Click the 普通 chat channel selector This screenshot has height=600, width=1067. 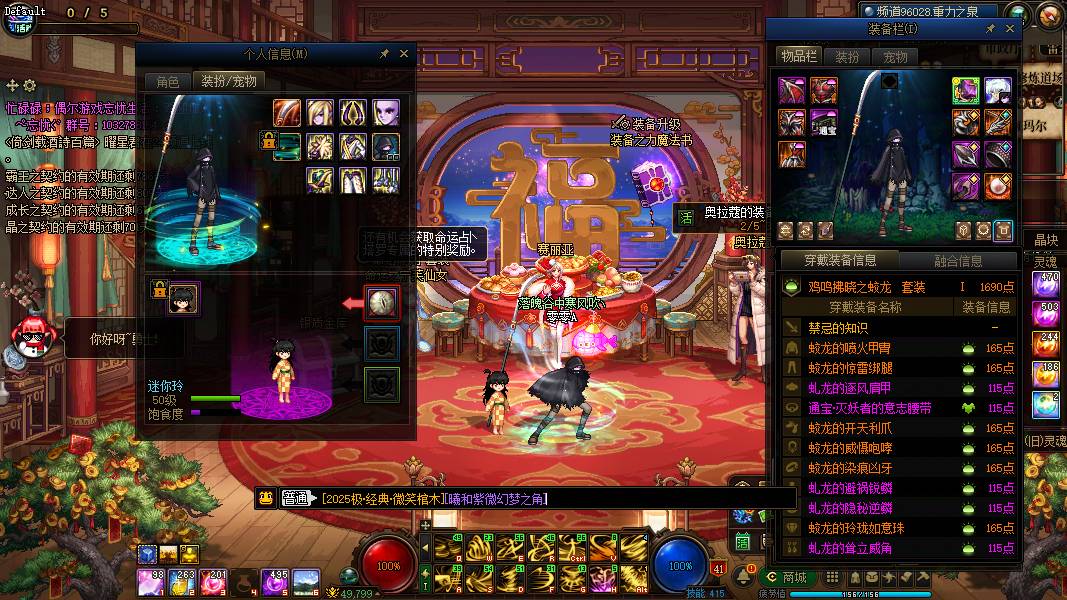pyautogui.click(x=297, y=498)
